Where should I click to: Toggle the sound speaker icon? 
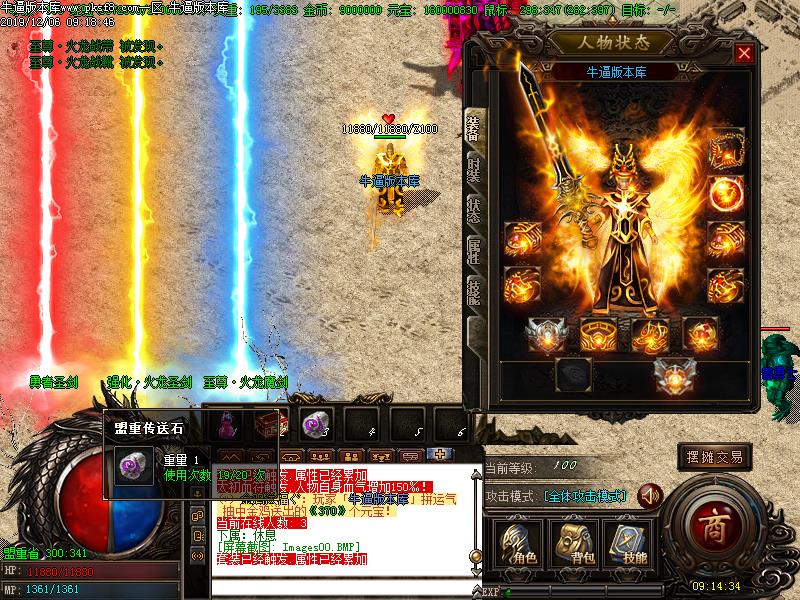pyautogui.click(x=650, y=496)
